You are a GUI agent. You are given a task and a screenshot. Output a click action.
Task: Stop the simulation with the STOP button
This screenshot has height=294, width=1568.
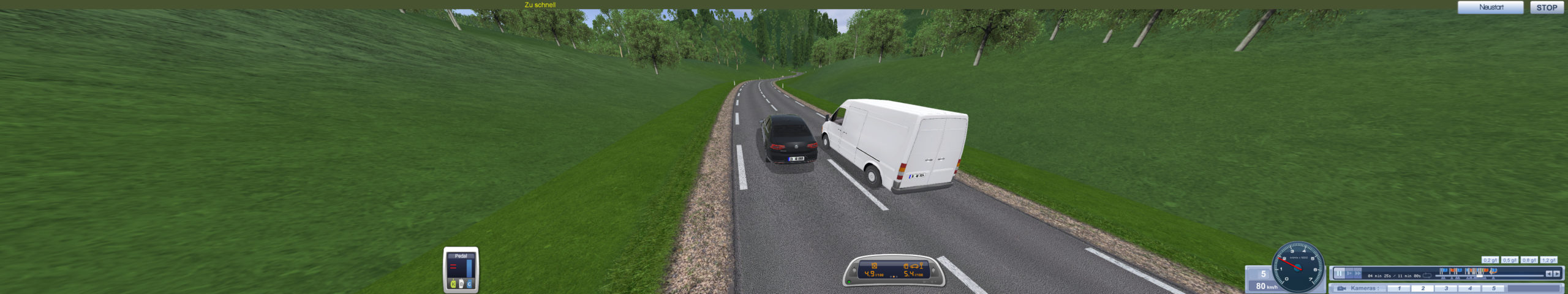[1547, 7]
